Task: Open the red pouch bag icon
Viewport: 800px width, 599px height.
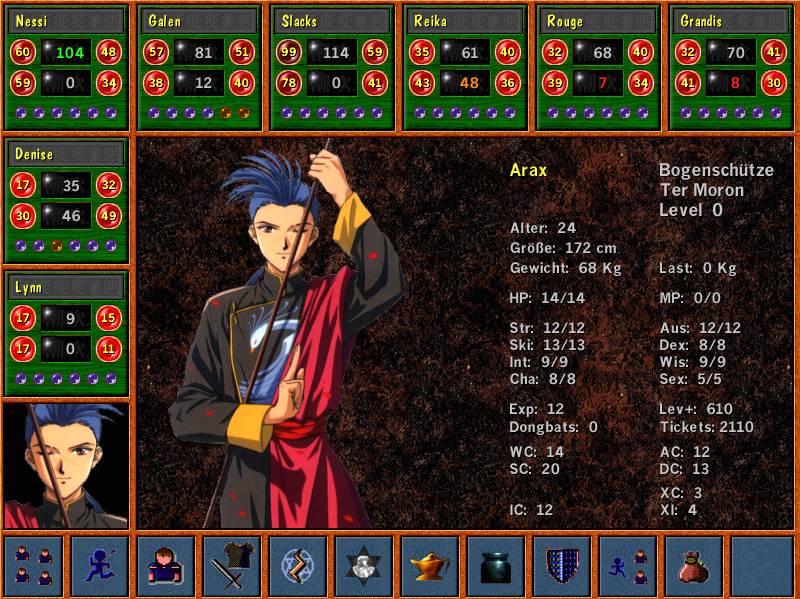Action: (x=694, y=566)
